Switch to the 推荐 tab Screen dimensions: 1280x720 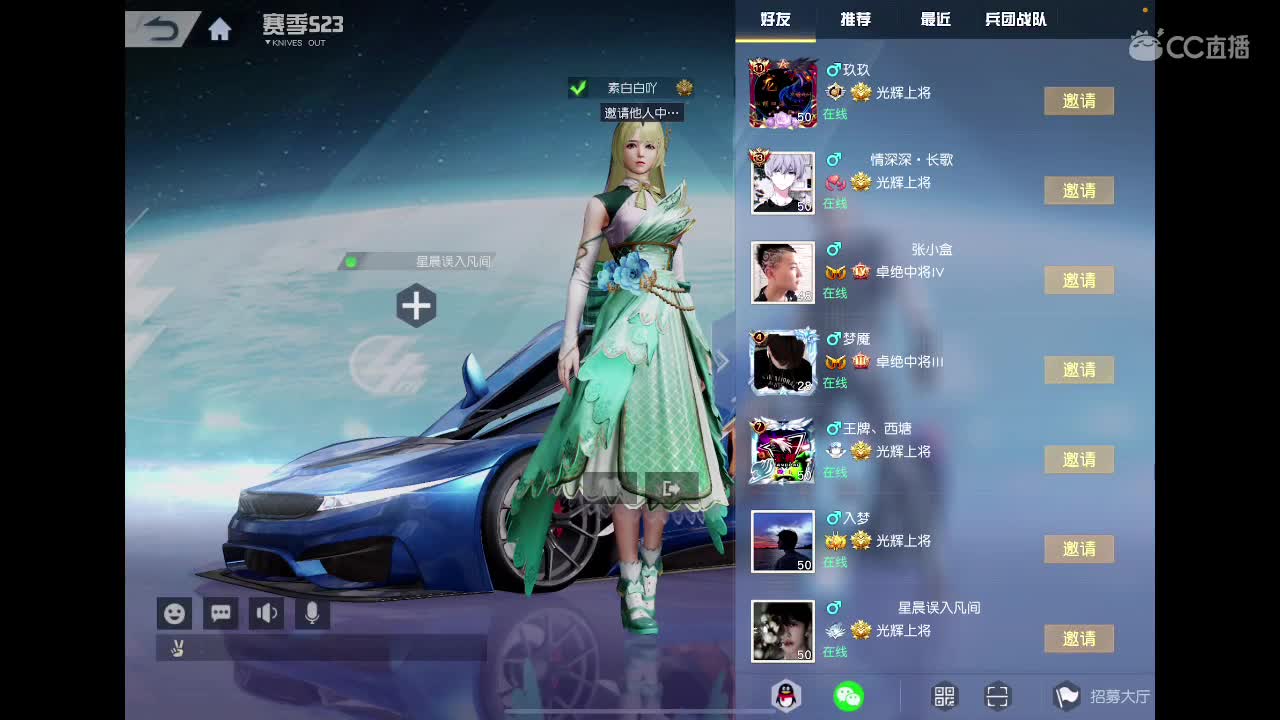click(x=855, y=18)
